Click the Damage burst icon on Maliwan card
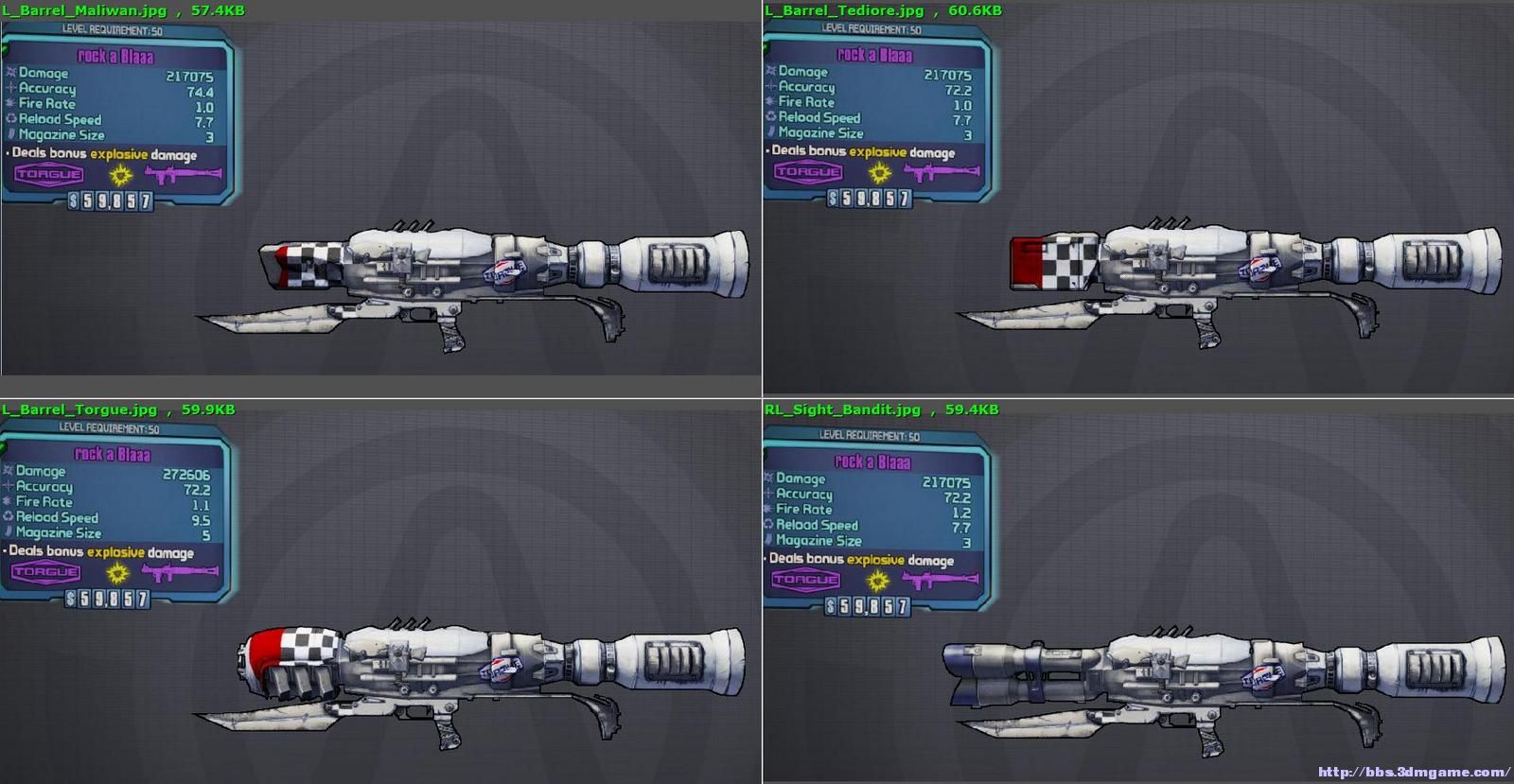The height and width of the screenshot is (784, 1514). pyautogui.click(x=9, y=73)
